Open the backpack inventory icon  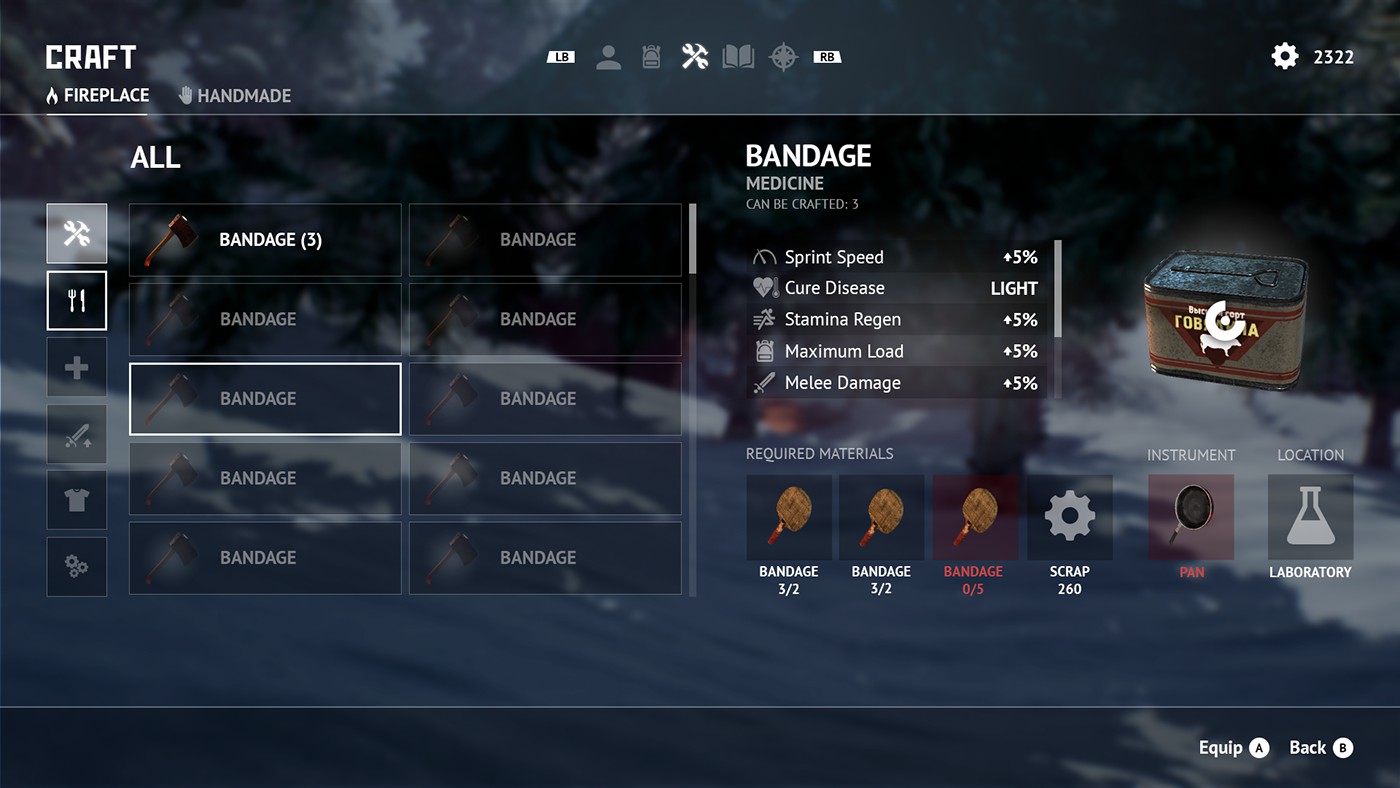click(x=651, y=57)
